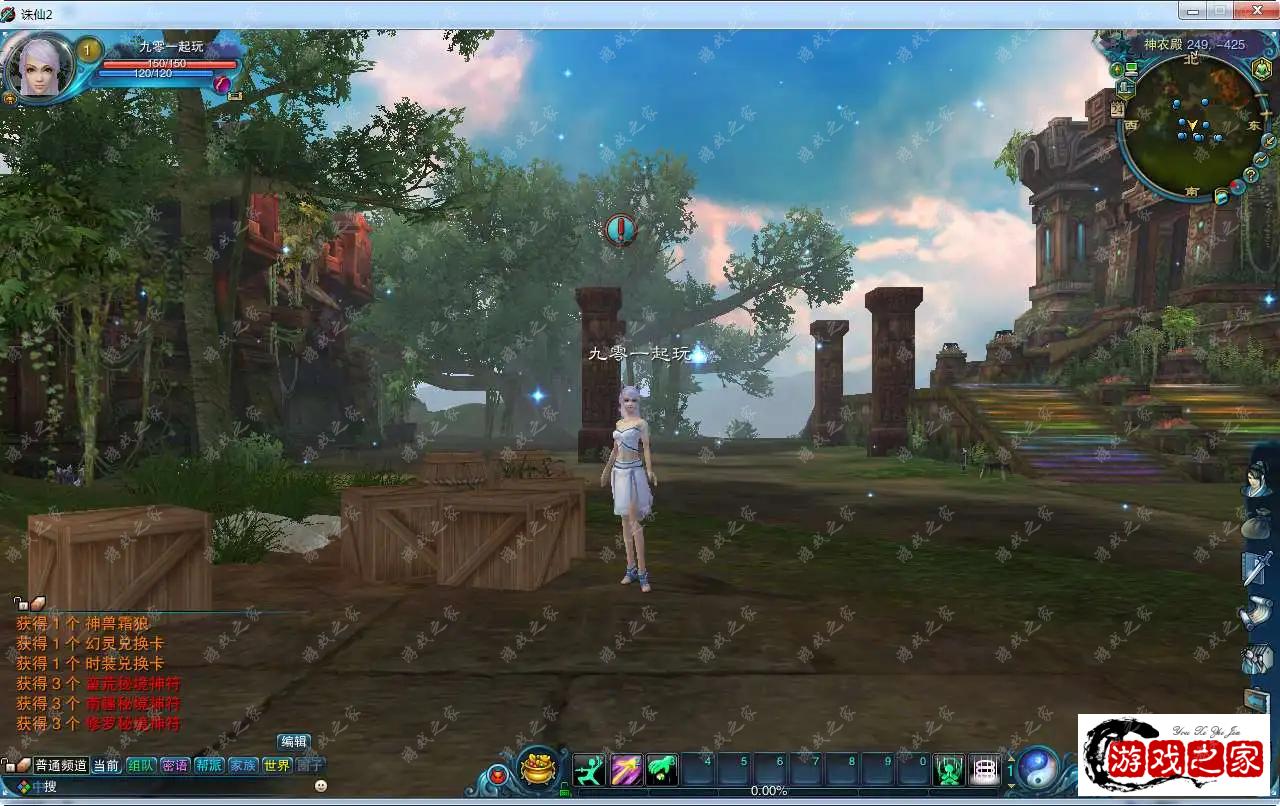
Task: Select the 组队 team chat tab
Action: tap(141, 765)
